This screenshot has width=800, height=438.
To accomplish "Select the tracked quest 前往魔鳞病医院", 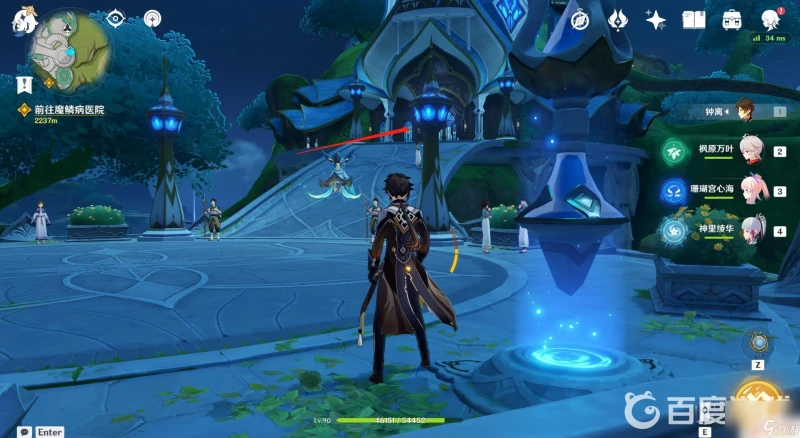I will point(70,109).
